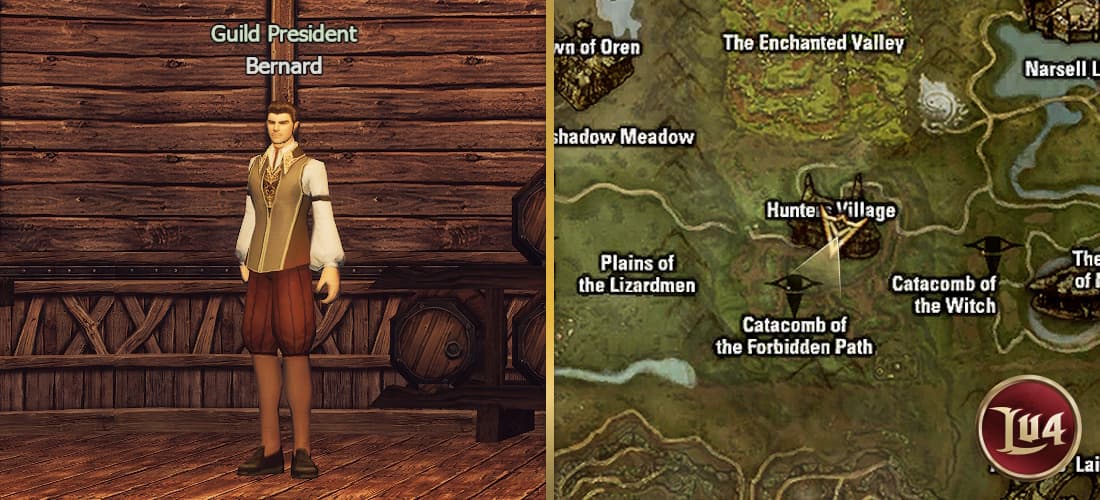Image resolution: width=1100 pixels, height=500 pixels.
Task: Select The Enchanted Valley map label
Action: pyautogui.click(x=813, y=43)
